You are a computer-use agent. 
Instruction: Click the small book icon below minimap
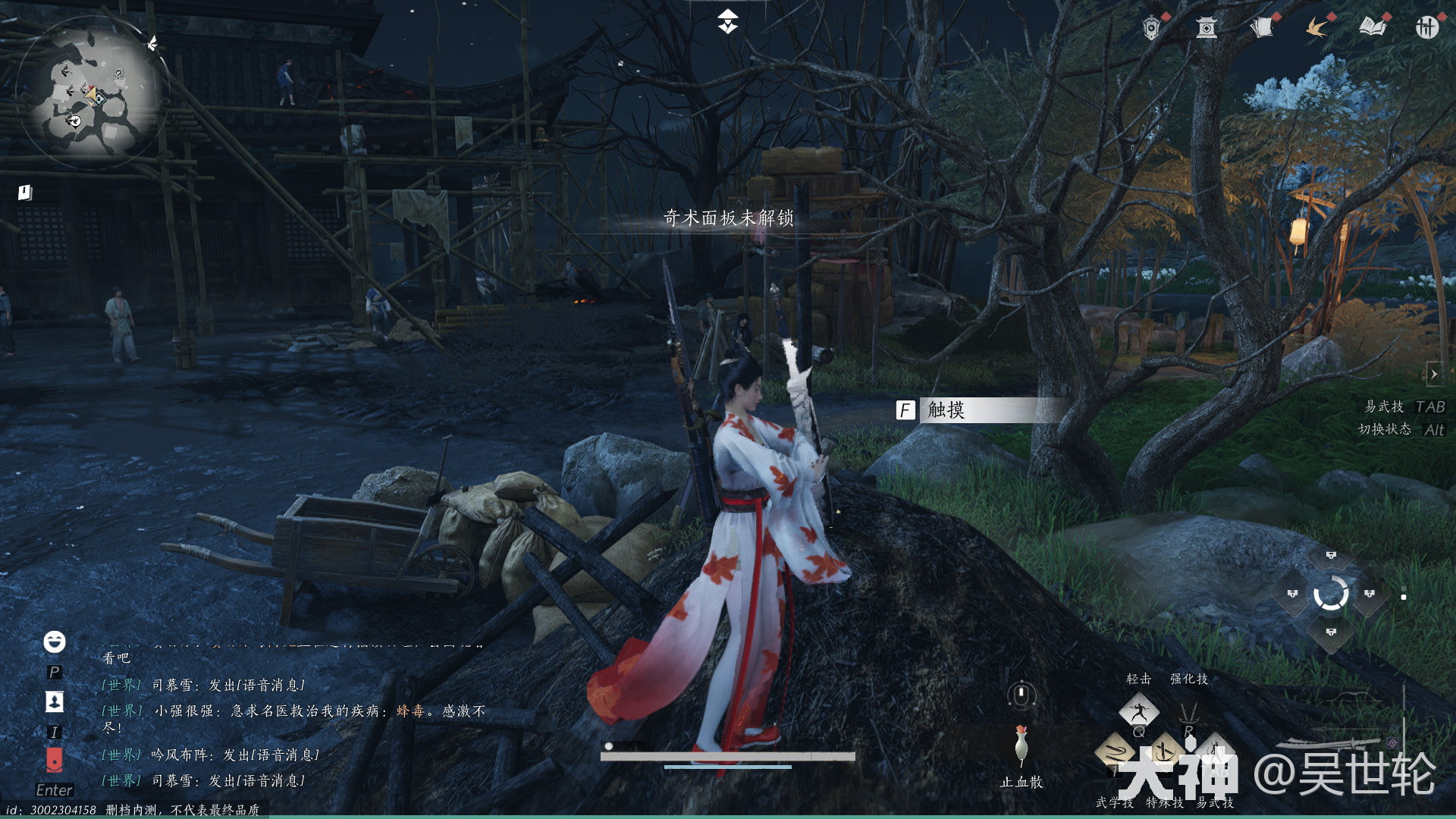(25, 193)
